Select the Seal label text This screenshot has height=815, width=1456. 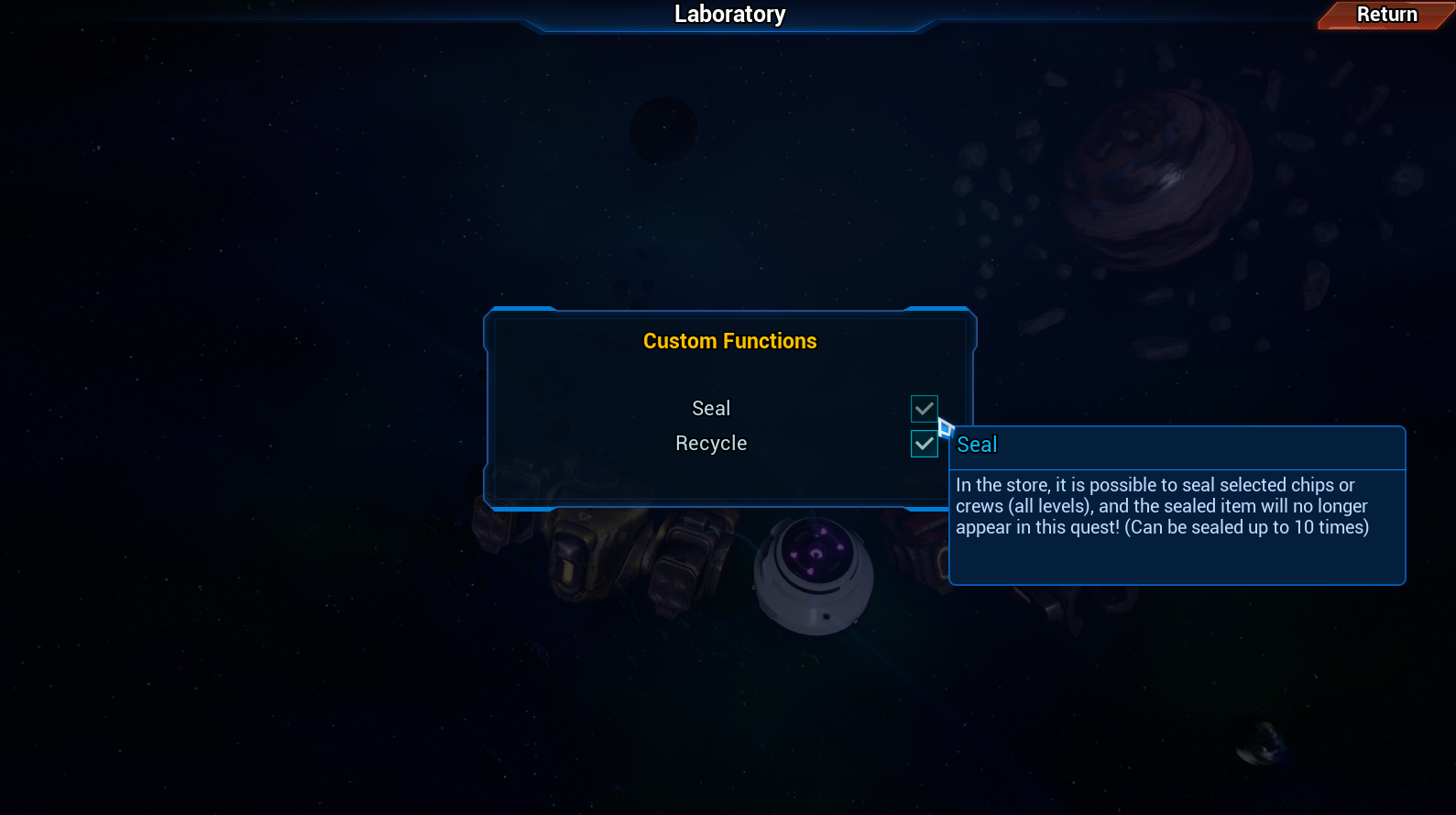coord(711,408)
